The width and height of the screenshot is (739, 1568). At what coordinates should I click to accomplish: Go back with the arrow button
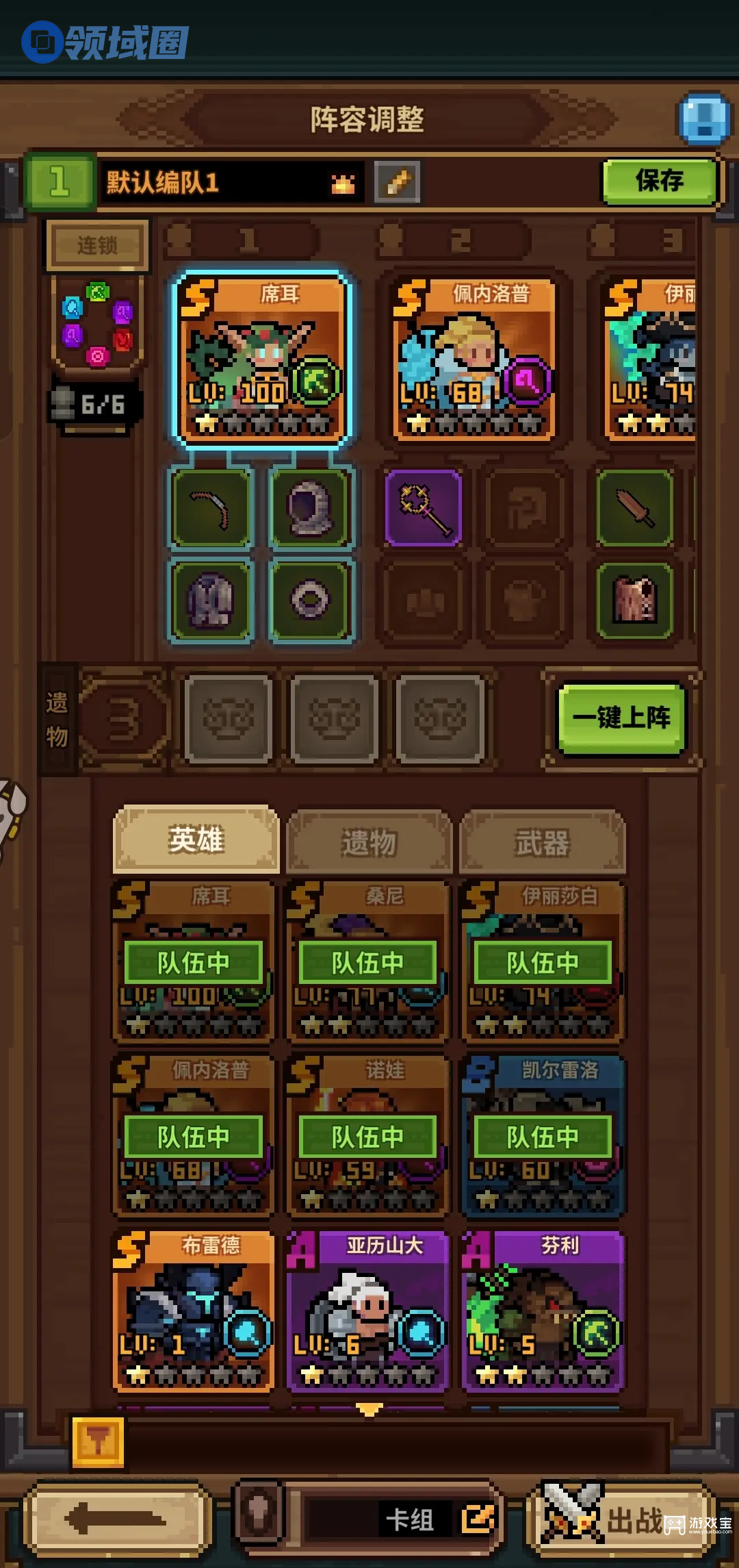click(x=116, y=1520)
